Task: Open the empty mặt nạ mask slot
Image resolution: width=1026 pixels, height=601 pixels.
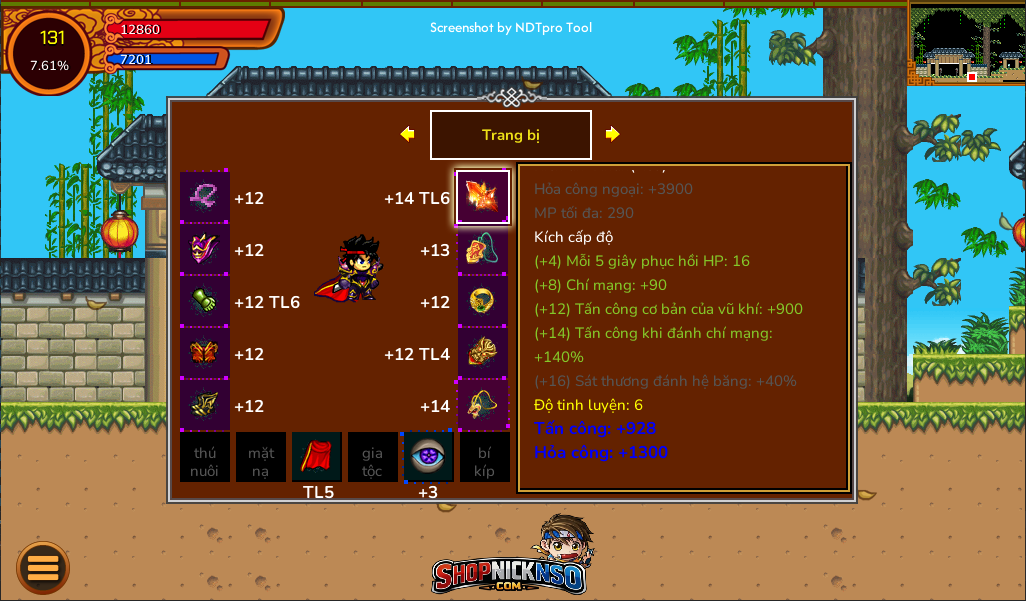Action: pos(261,457)
